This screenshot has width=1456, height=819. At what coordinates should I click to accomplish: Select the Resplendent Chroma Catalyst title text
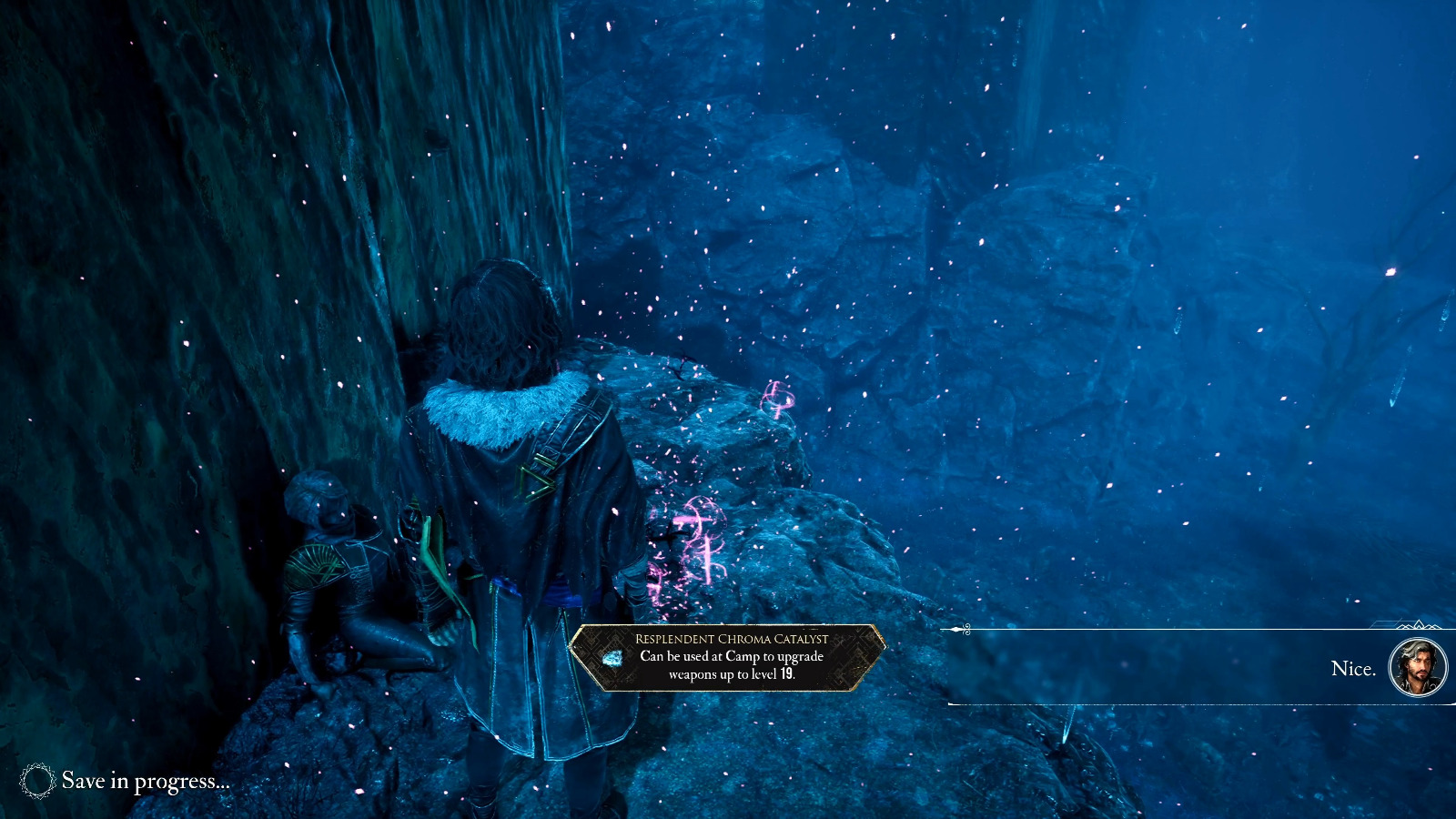tap(731, 638)
